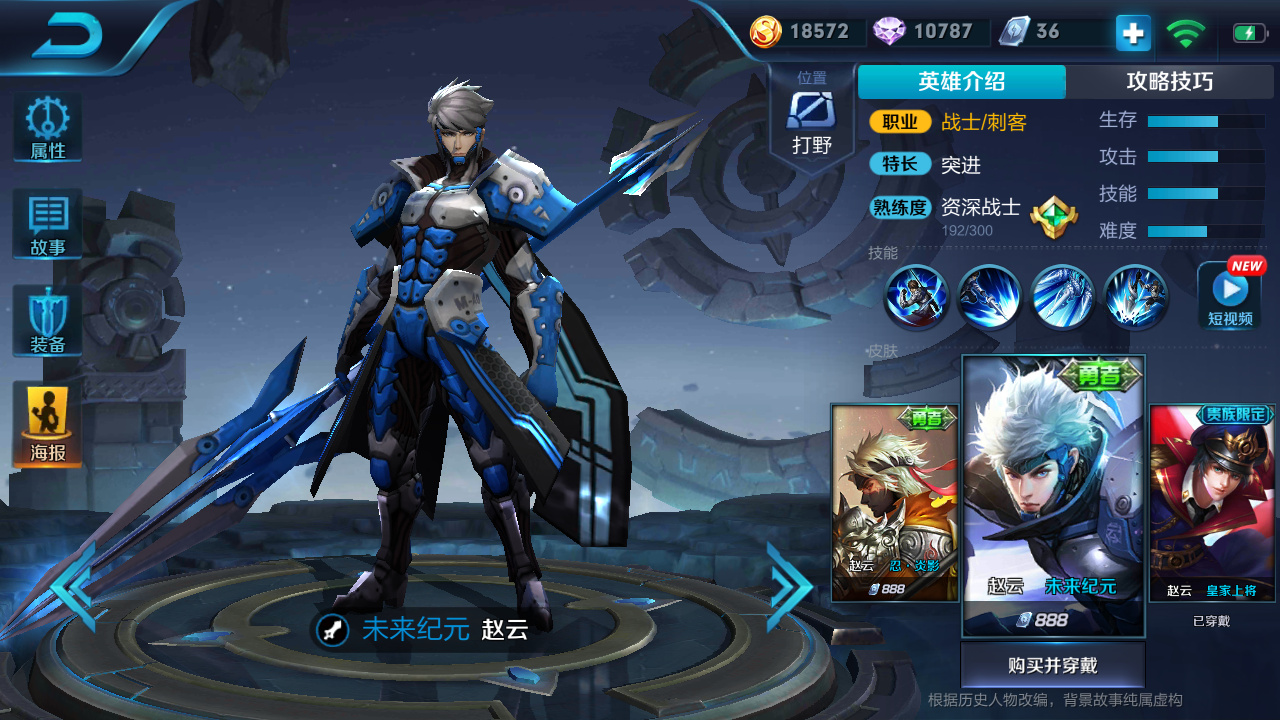Viewport: 1280px width, 720px height.
Task: View the first skill icon with spearman portrait
Action: point(916,297)
